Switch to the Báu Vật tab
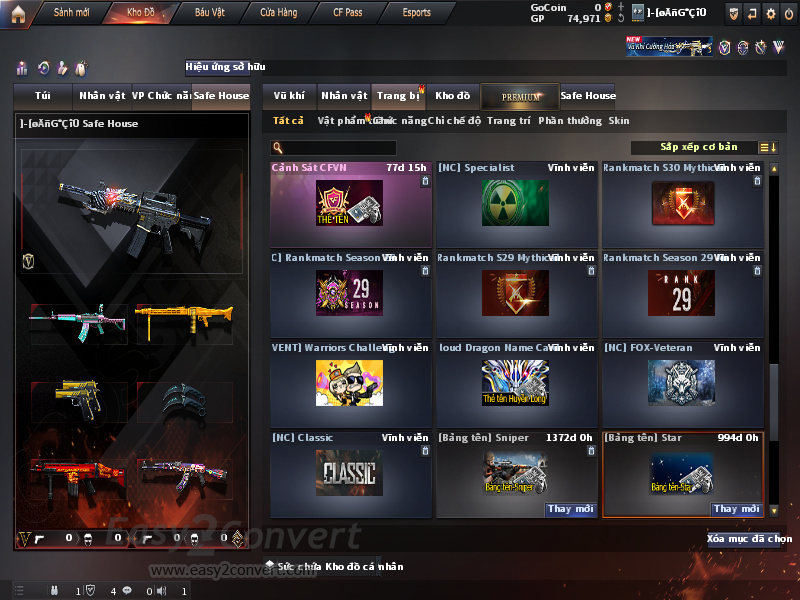This screenshot has width=800, height=600. pyautogui.click(x=209, y=13)
